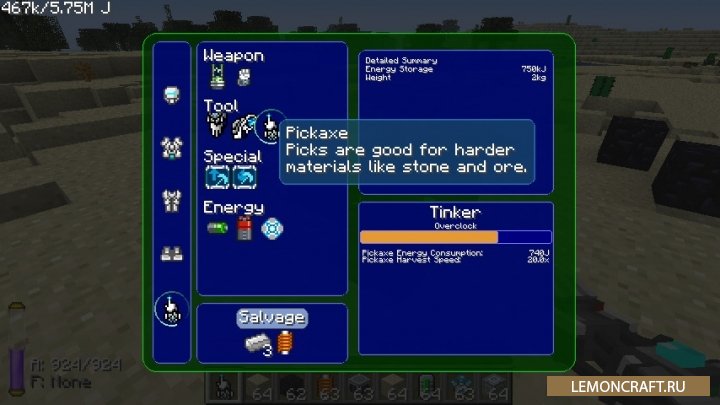Choose the green battery energy module
The height and width of the screenshot is (405, 720).
(x=218, y=229)
